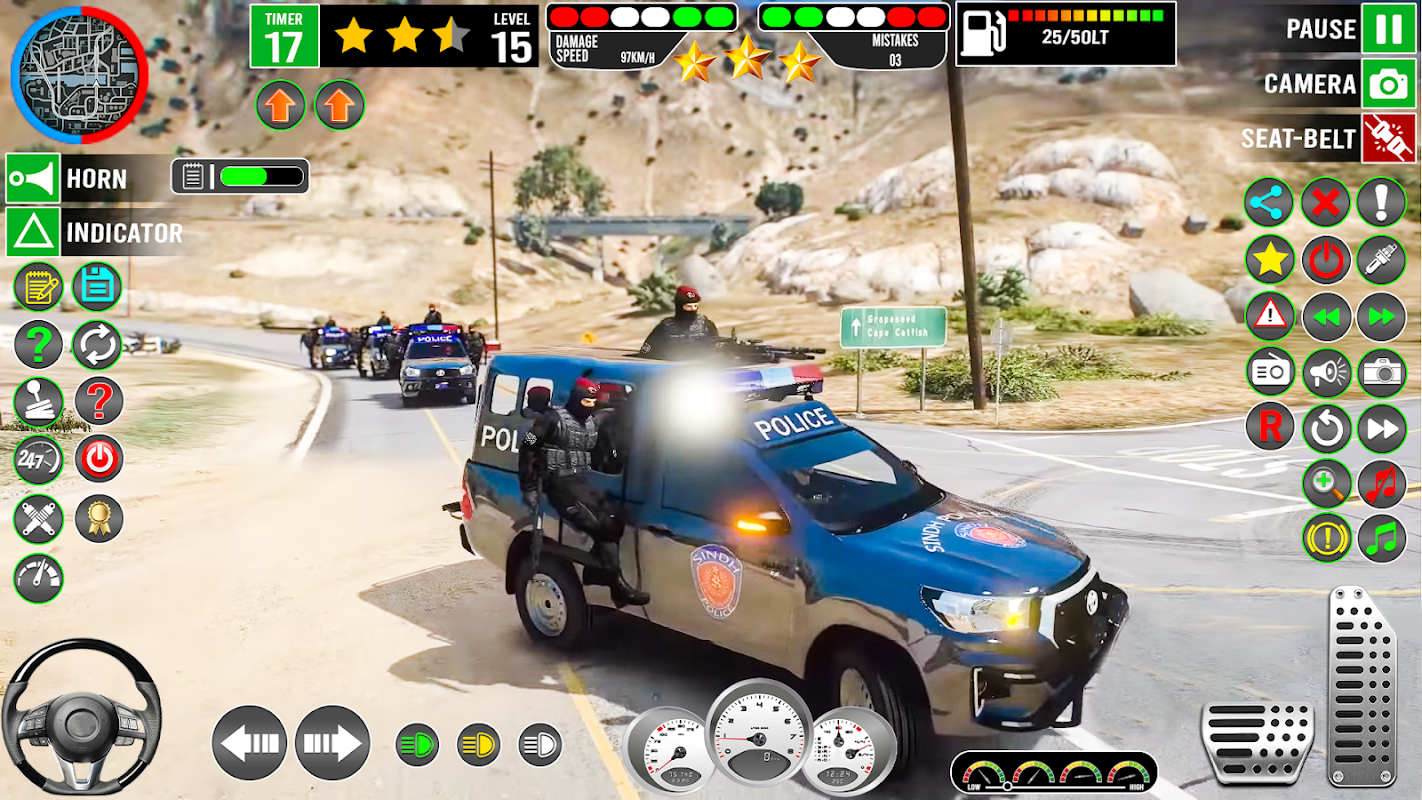Click the red R button
This screenshot has height=800, width=1422.
1270,428
